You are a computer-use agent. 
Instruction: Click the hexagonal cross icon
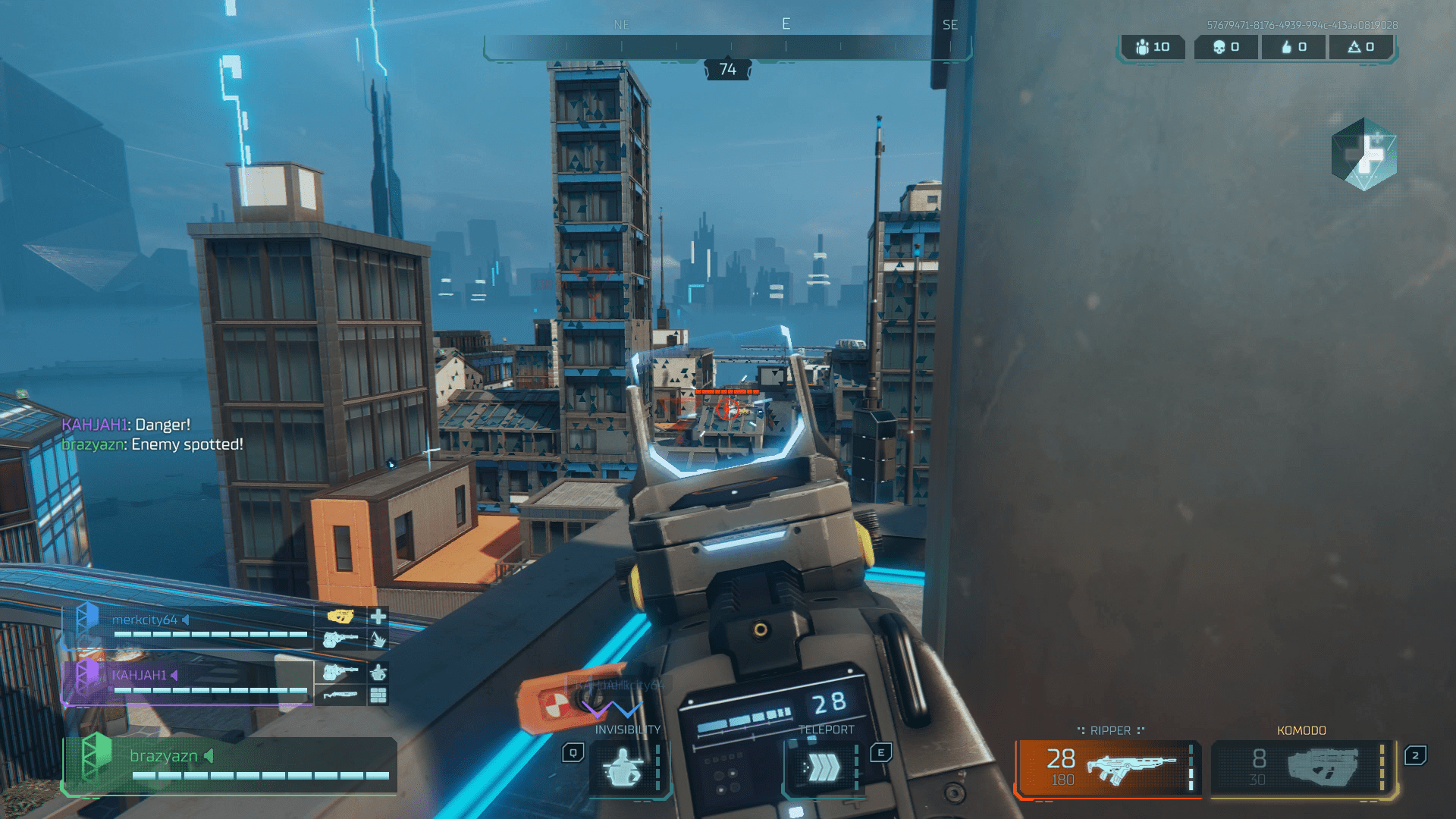tap(1363, 154)
